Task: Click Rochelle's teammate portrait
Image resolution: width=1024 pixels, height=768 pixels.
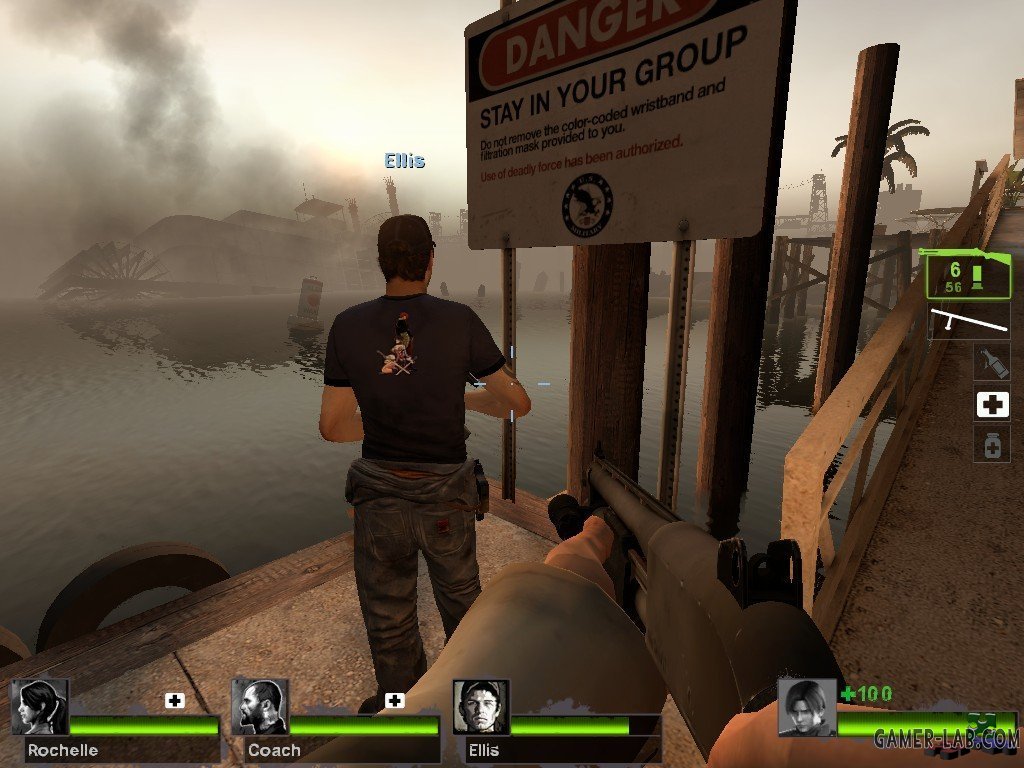Action: coord(39,707)
